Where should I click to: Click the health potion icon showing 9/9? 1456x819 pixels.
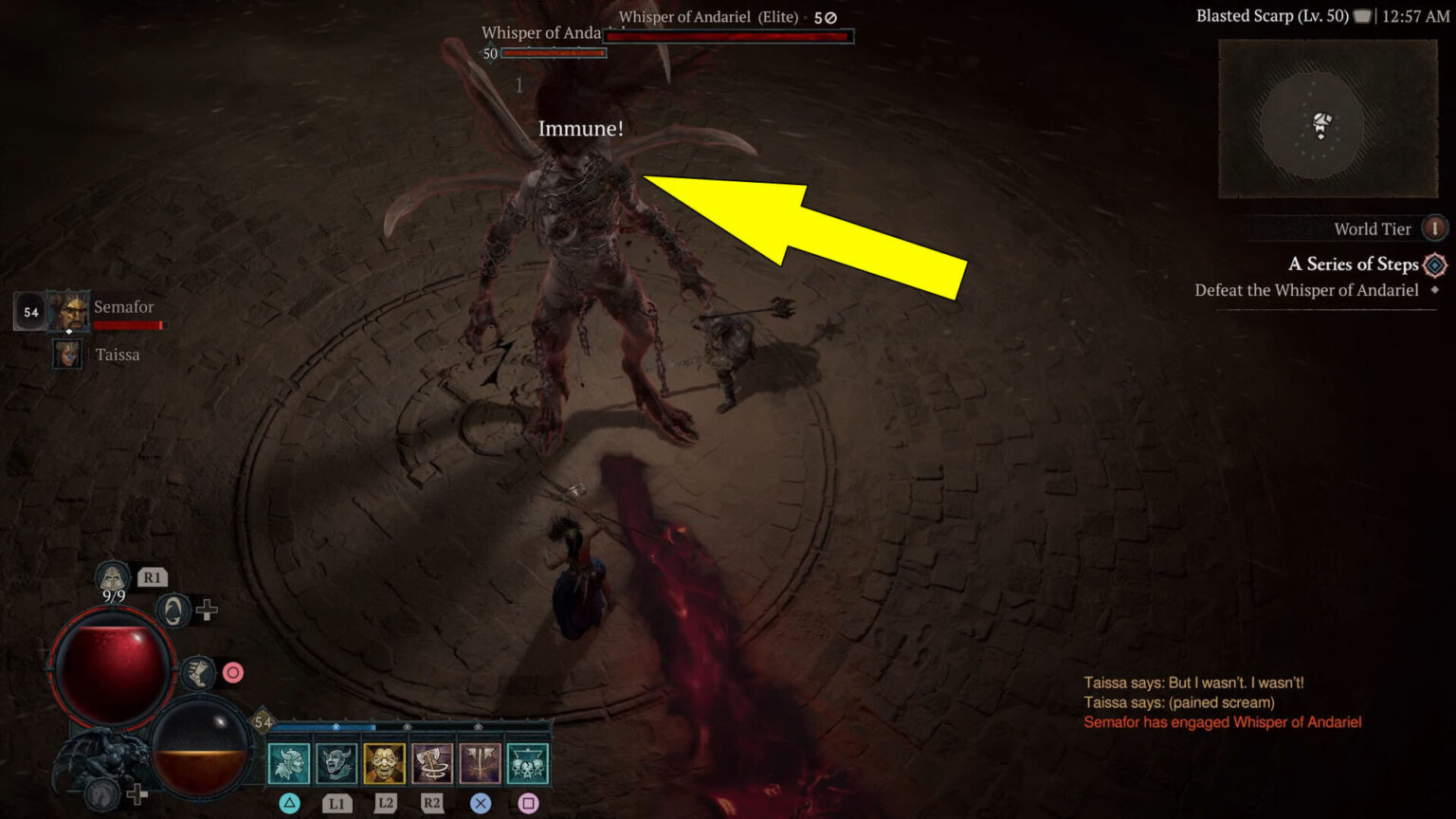click(111, 575)
